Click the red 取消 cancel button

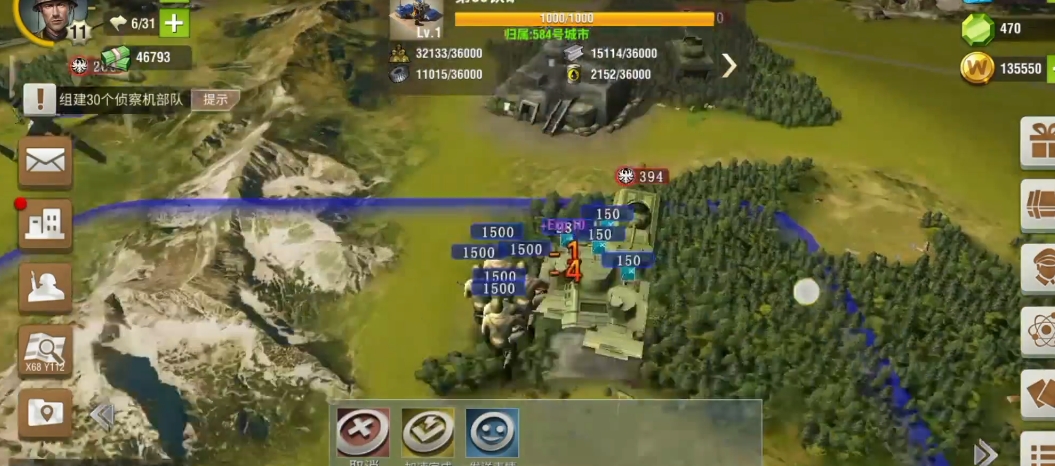pos(363,432)
